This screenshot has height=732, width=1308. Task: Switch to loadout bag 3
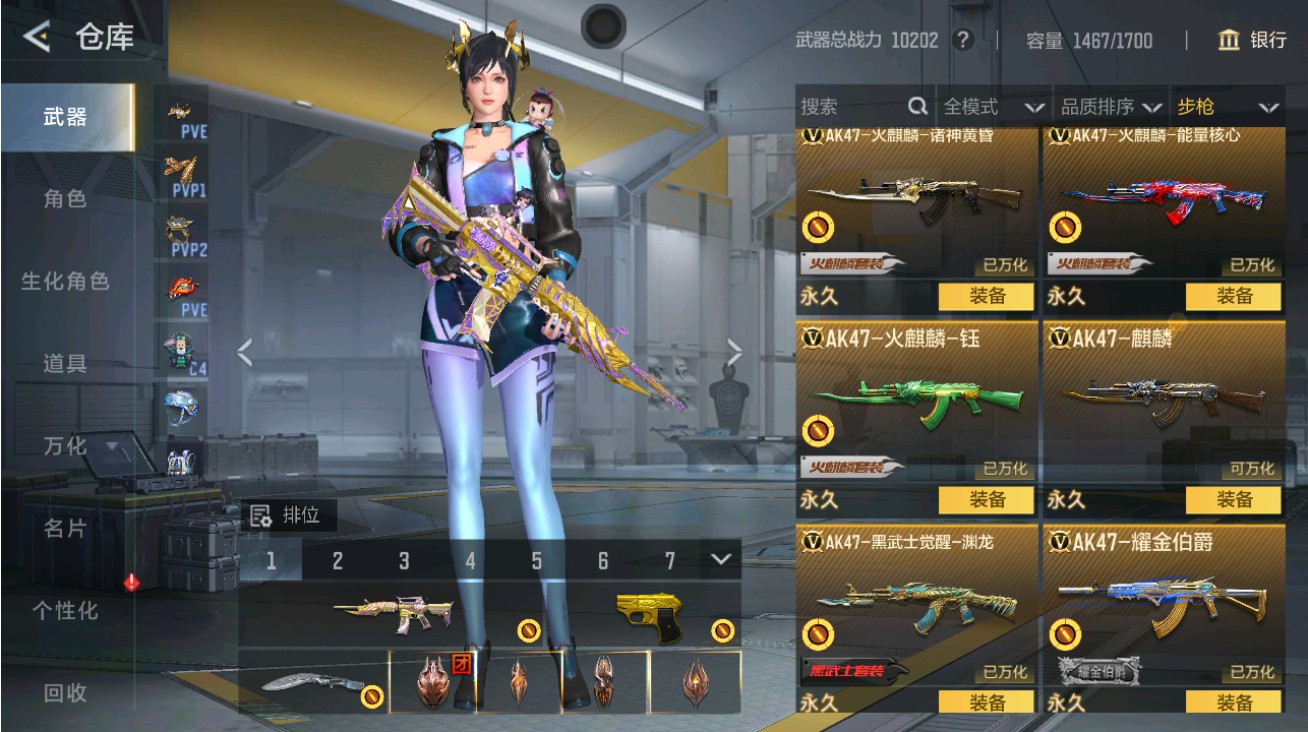(x=404, y=561)
